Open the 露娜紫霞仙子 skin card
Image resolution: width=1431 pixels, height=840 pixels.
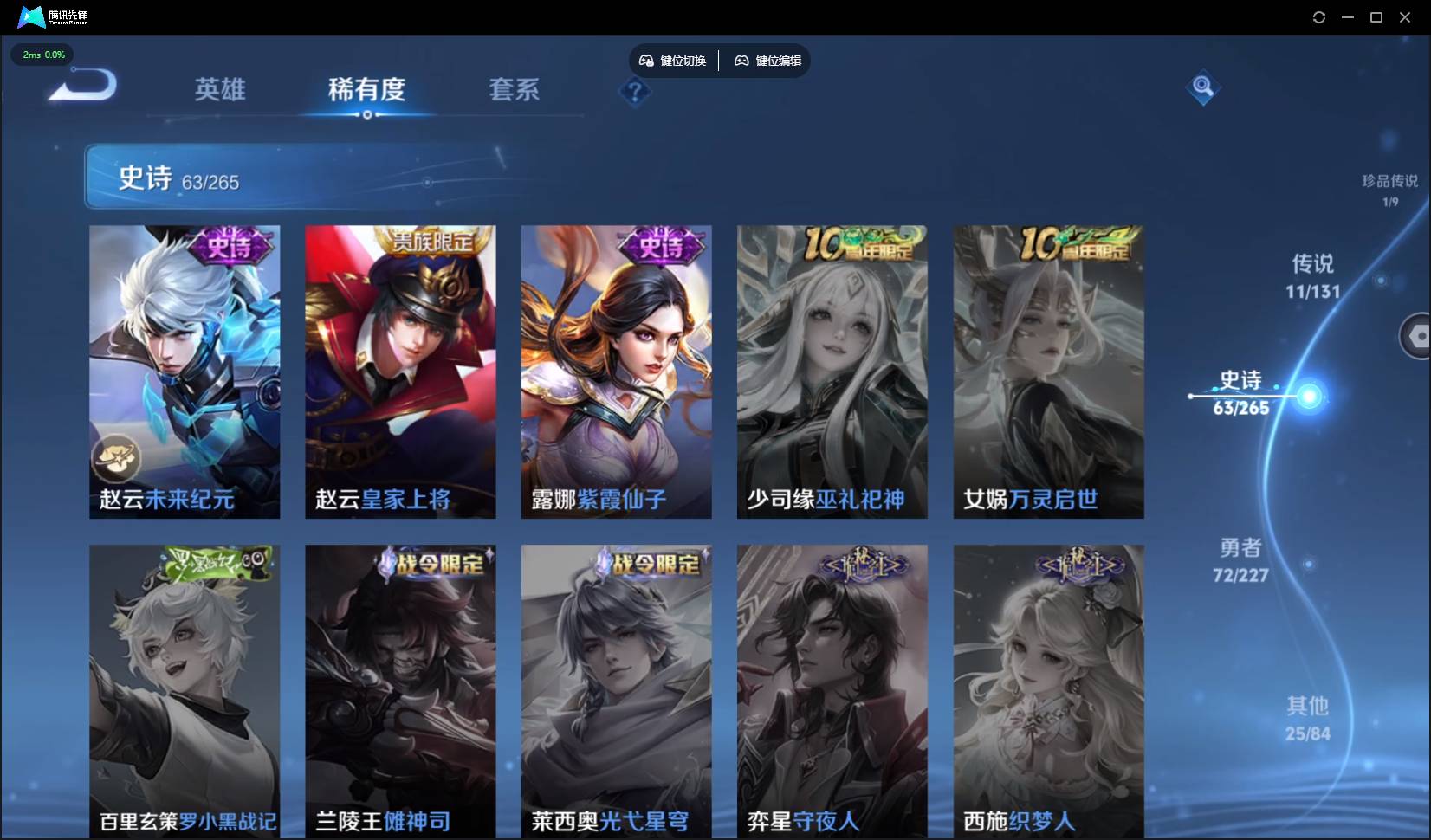[x=616, y=371]
